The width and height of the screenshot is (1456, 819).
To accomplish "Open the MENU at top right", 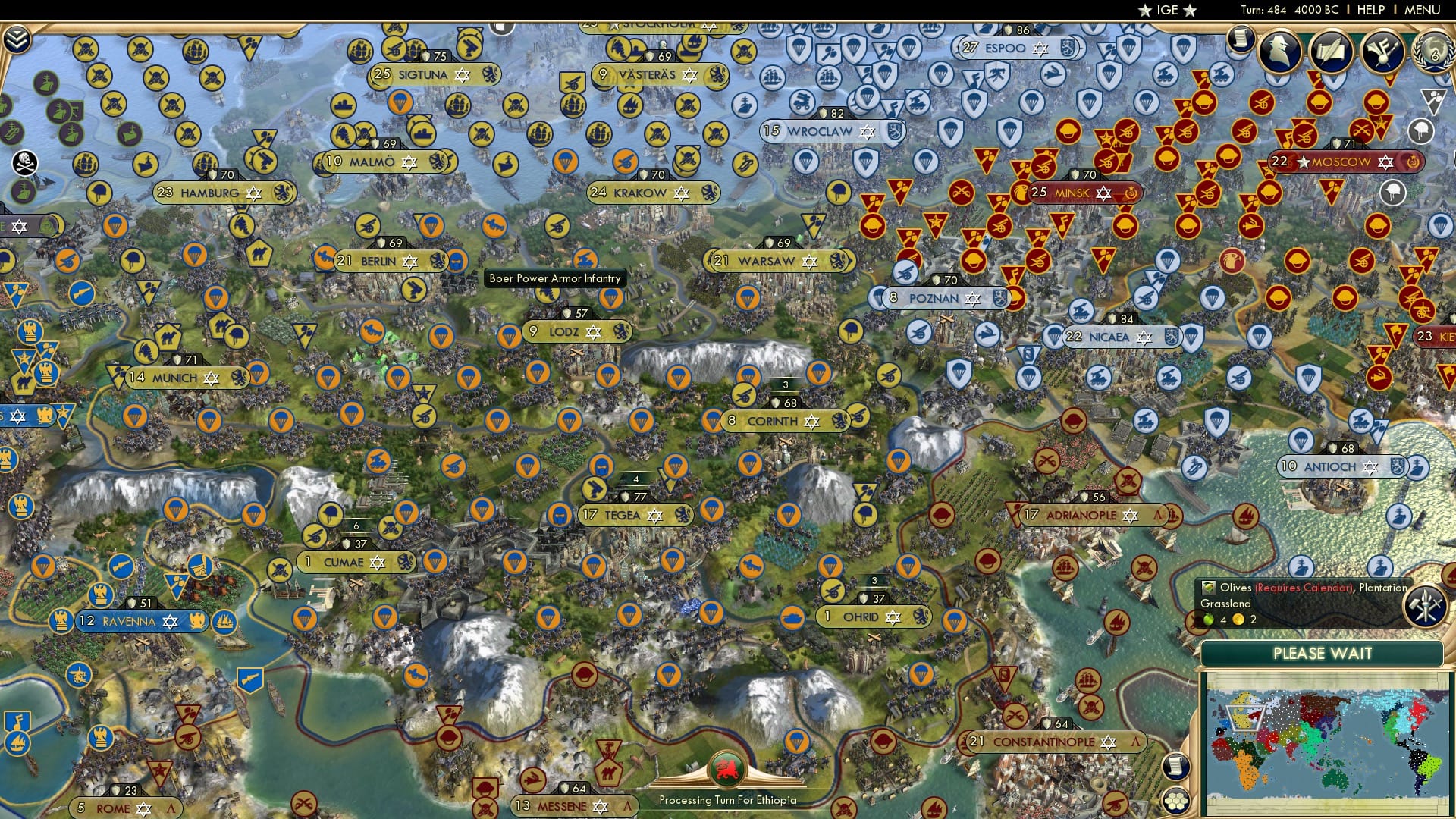I will coord(1419,10).
